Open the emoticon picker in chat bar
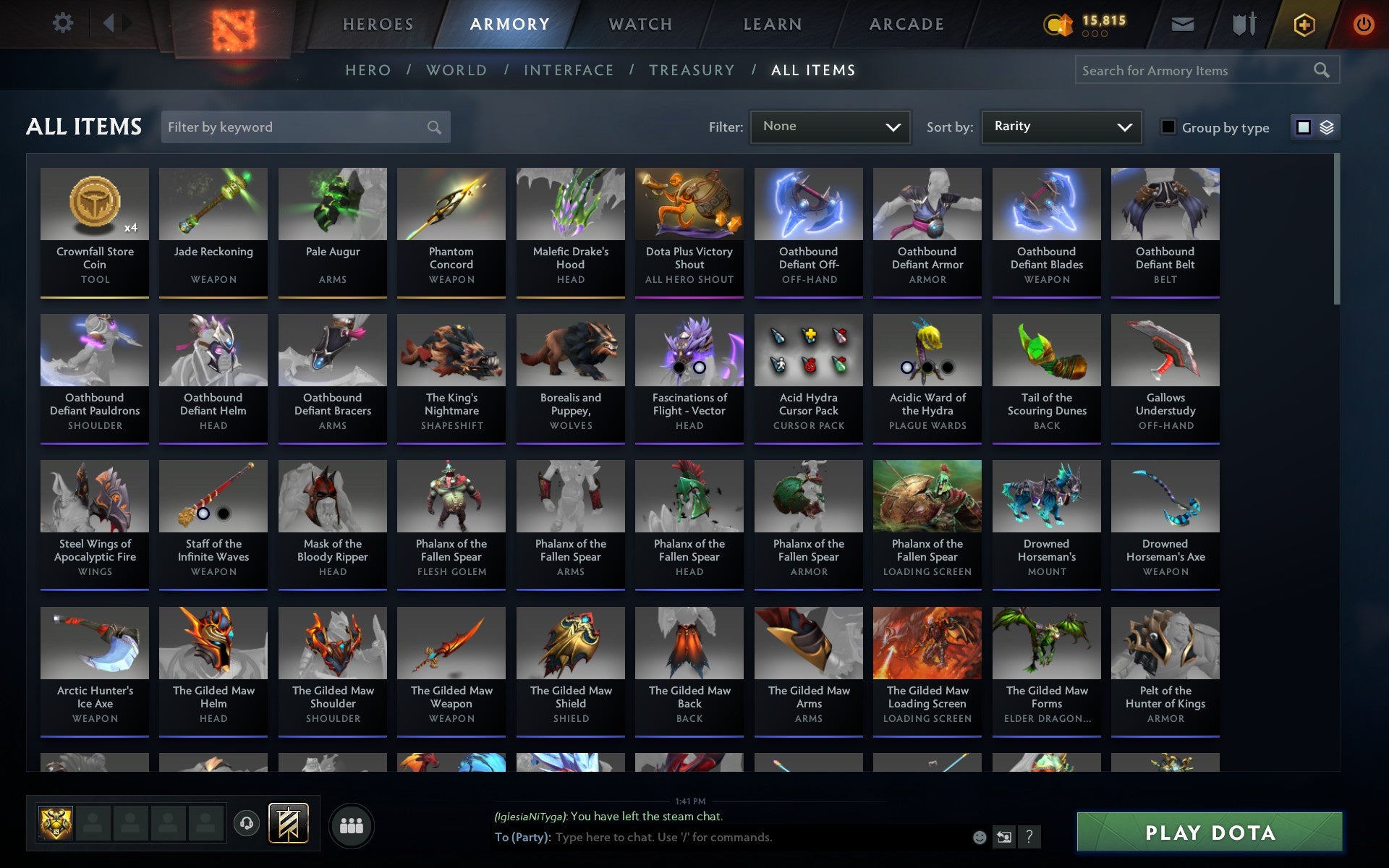 (979, 837)
